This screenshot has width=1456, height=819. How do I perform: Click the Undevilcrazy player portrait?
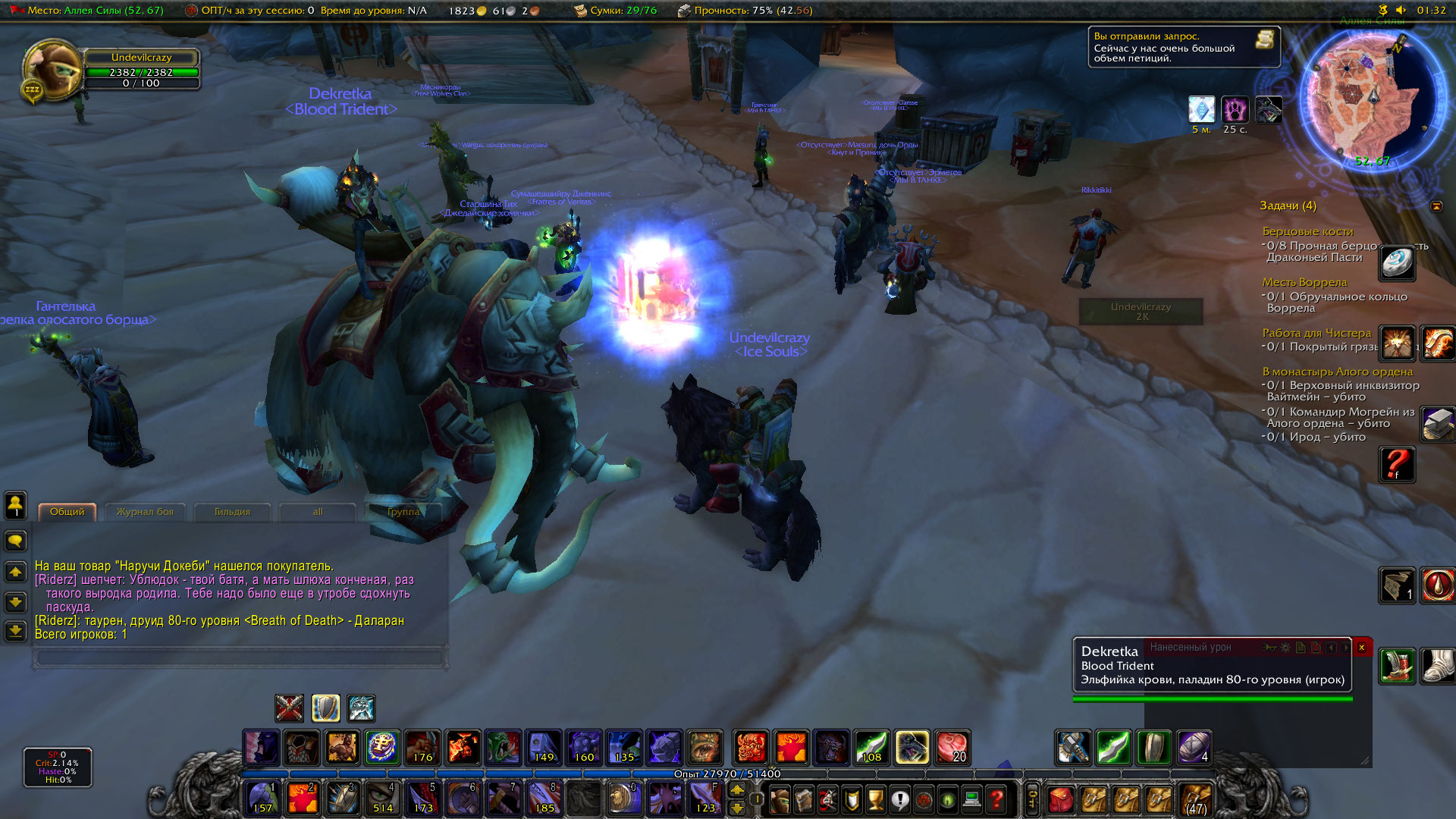pos(52,71)
